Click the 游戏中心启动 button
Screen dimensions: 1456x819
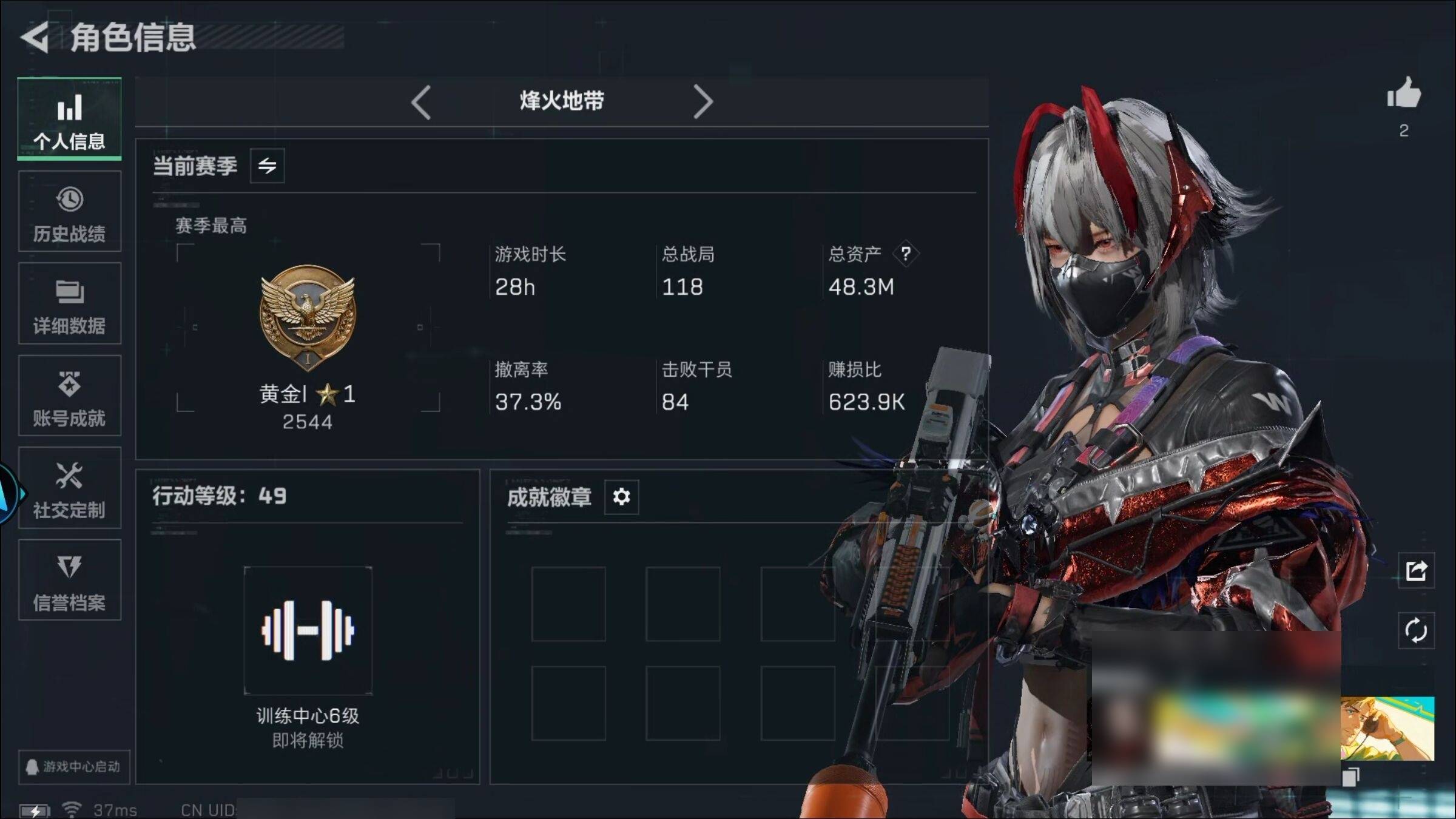click(73, 767)
